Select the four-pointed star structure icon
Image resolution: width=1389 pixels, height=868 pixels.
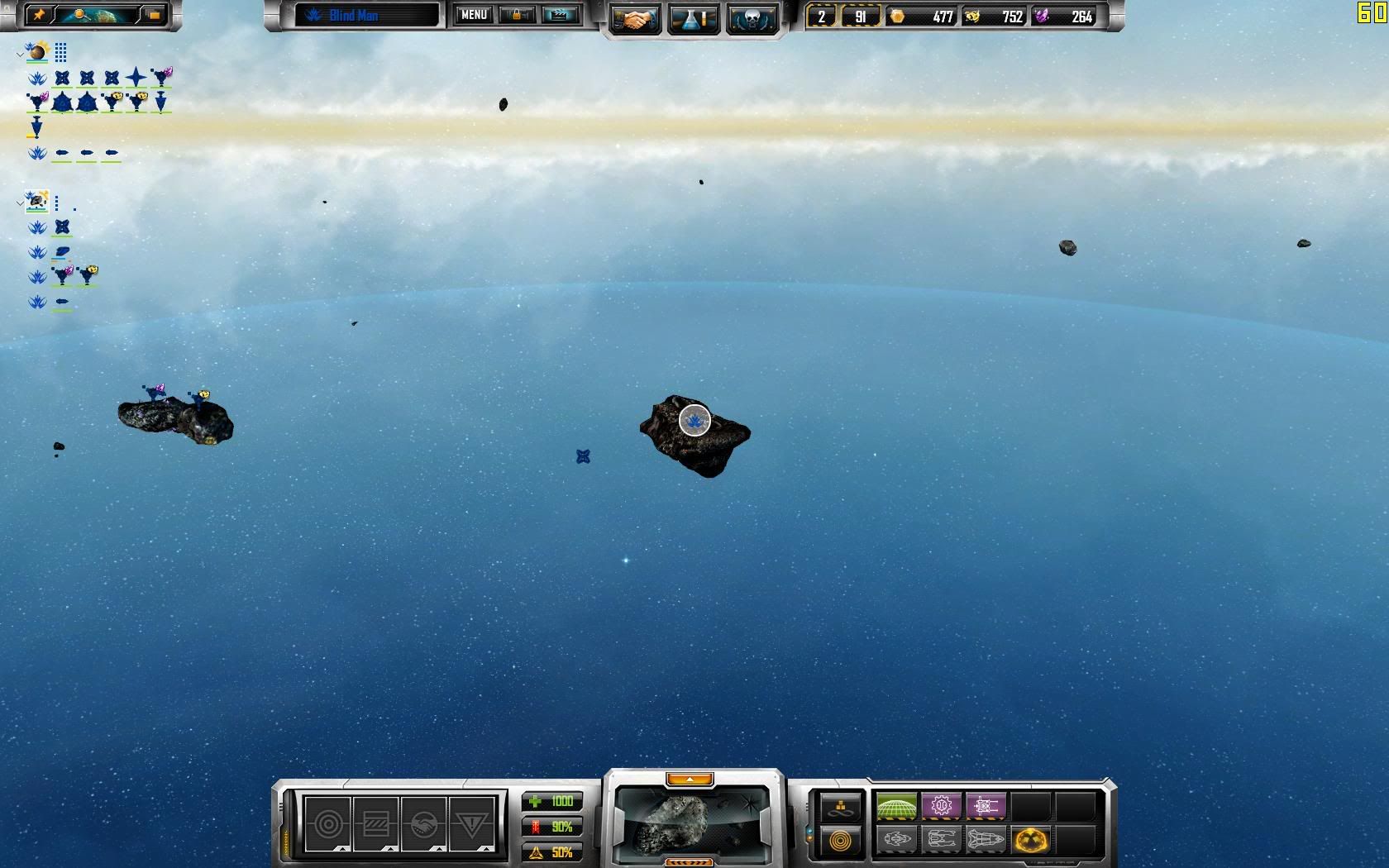point(136,78)
